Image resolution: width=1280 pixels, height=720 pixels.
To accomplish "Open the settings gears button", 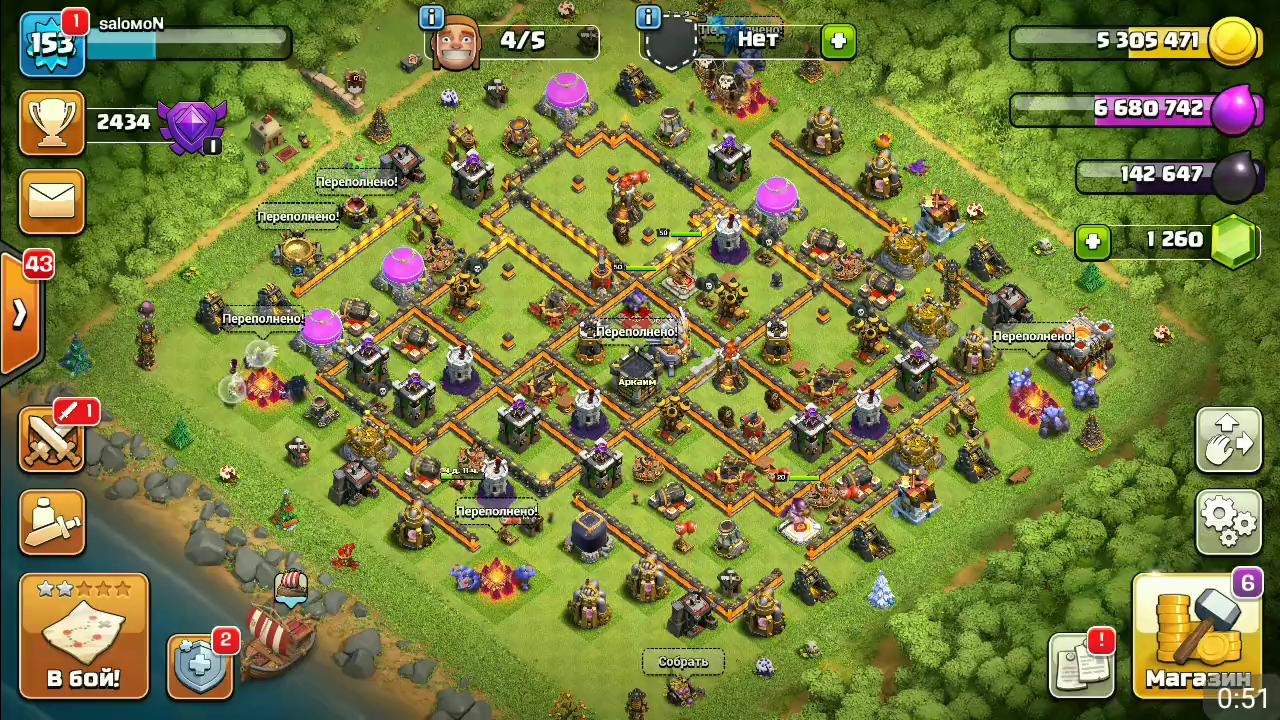I will coord(1229,521).
